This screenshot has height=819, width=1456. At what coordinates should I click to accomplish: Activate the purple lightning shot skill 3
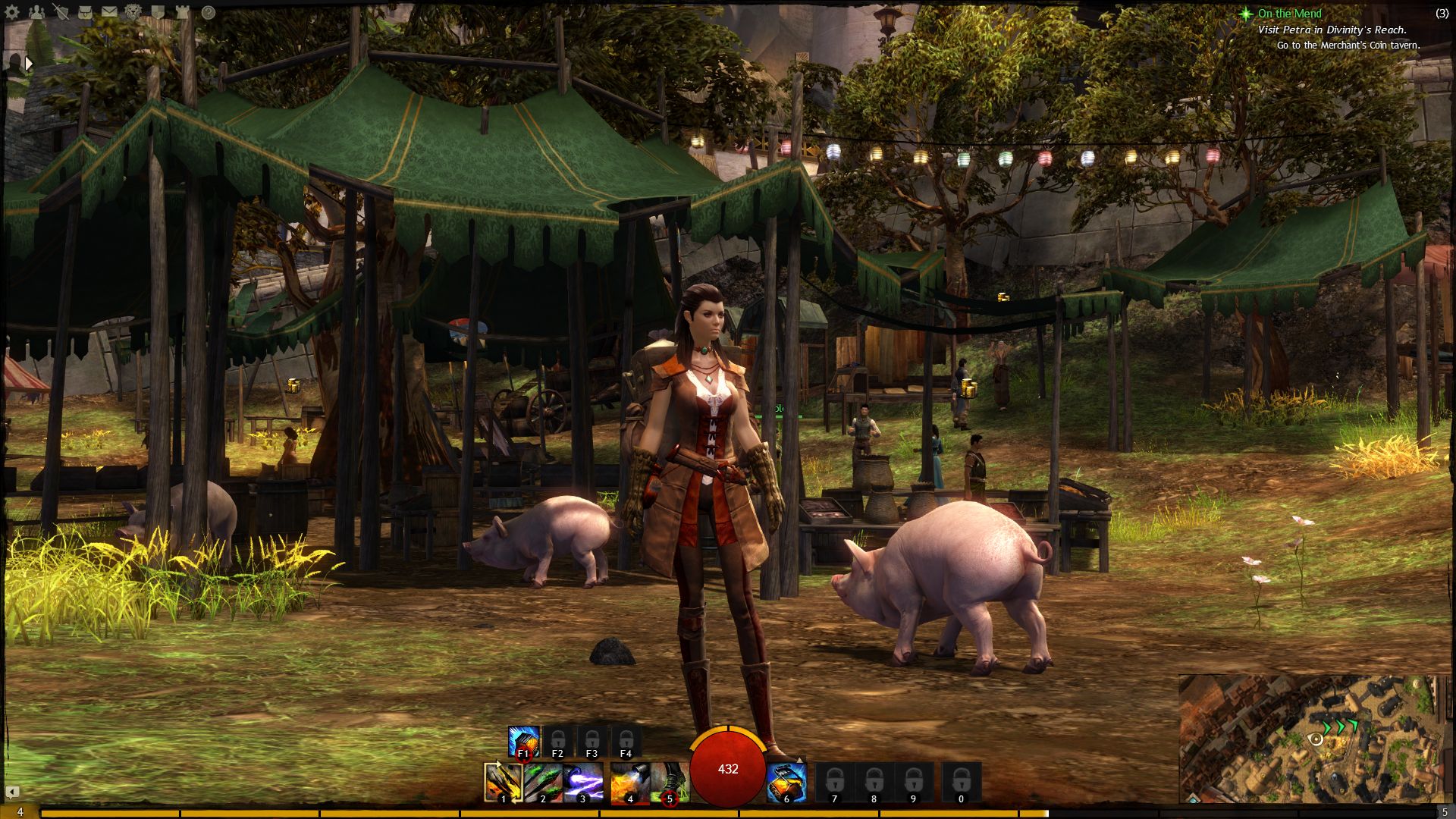(x=583, y=782)
